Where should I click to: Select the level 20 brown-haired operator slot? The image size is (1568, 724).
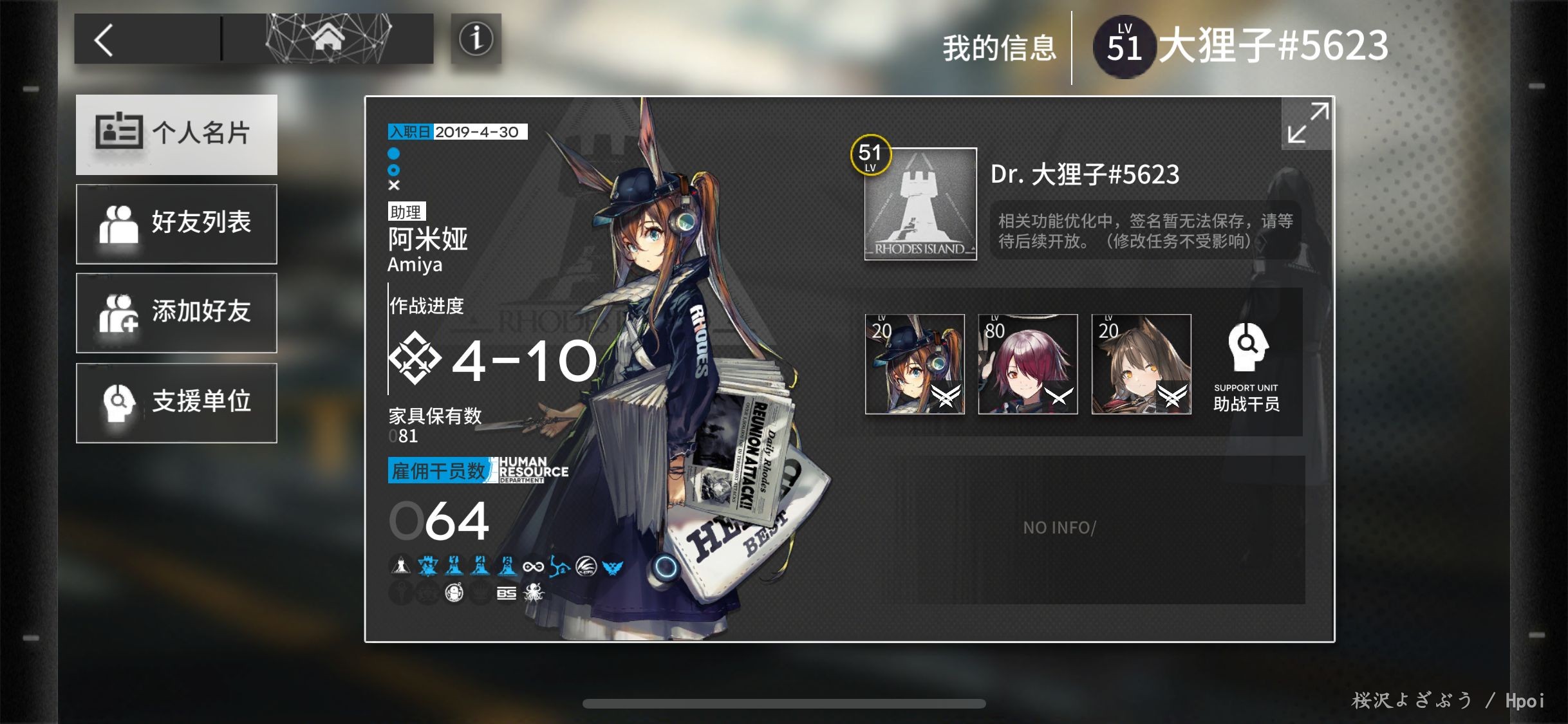click(1141, 364)
